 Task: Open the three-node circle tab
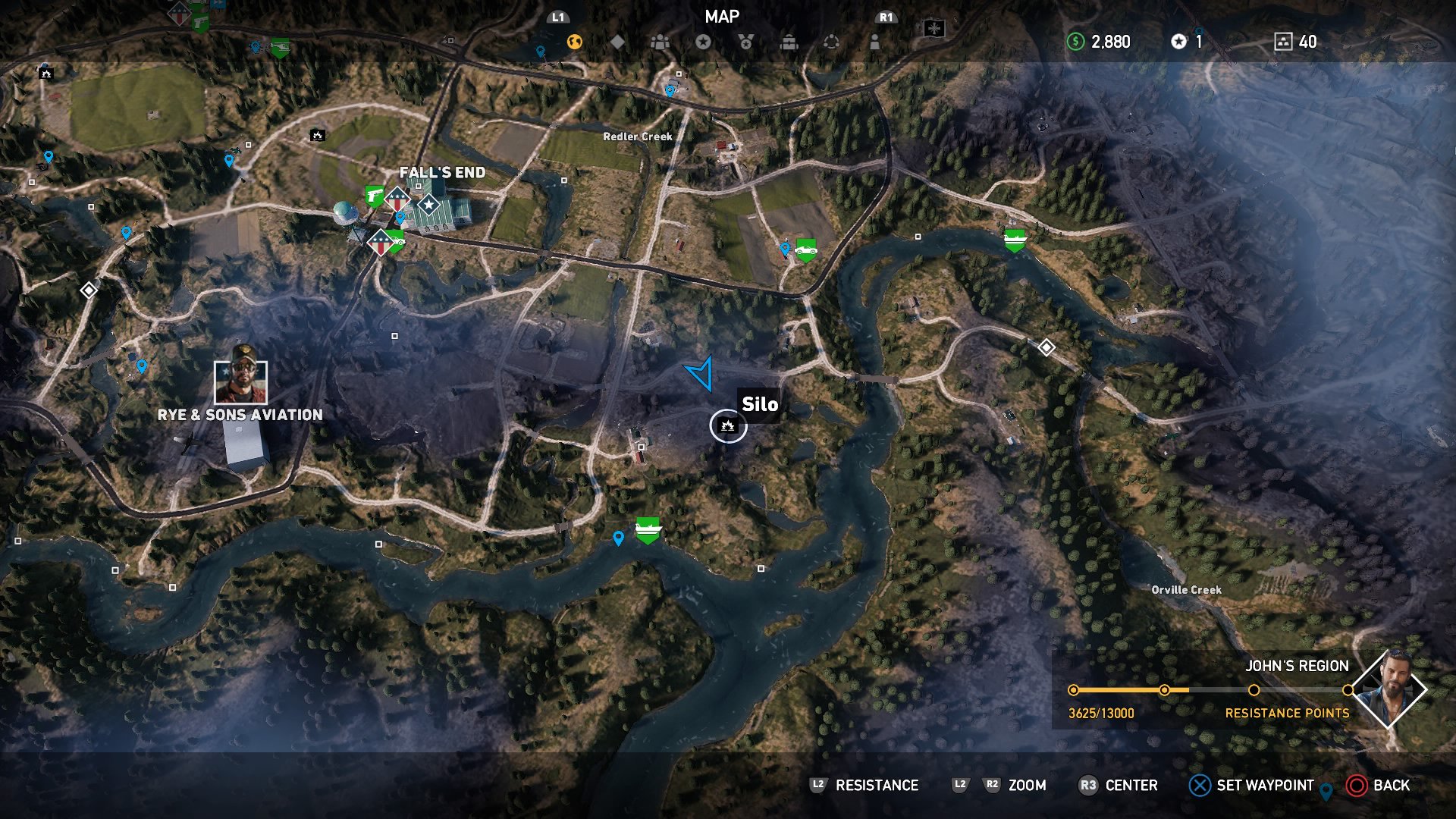point(832,42)
